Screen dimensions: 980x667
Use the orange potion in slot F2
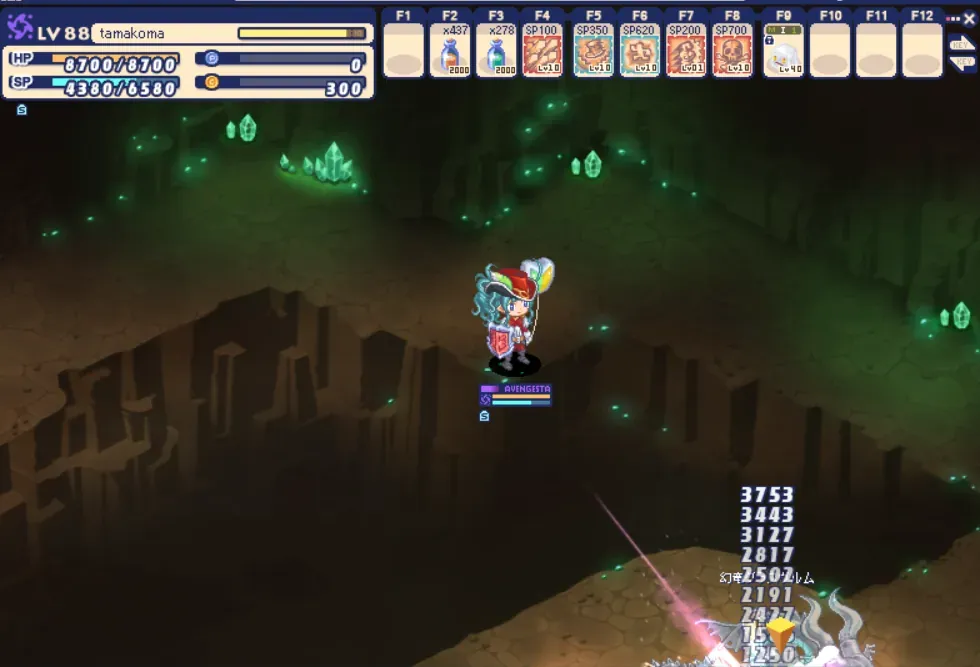pyautogui.click(x=450, y=51)
